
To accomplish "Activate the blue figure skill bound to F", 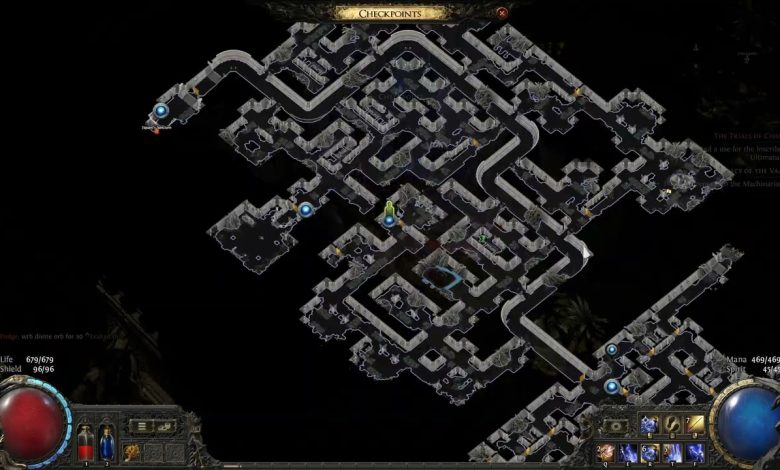I will (695, 452).
